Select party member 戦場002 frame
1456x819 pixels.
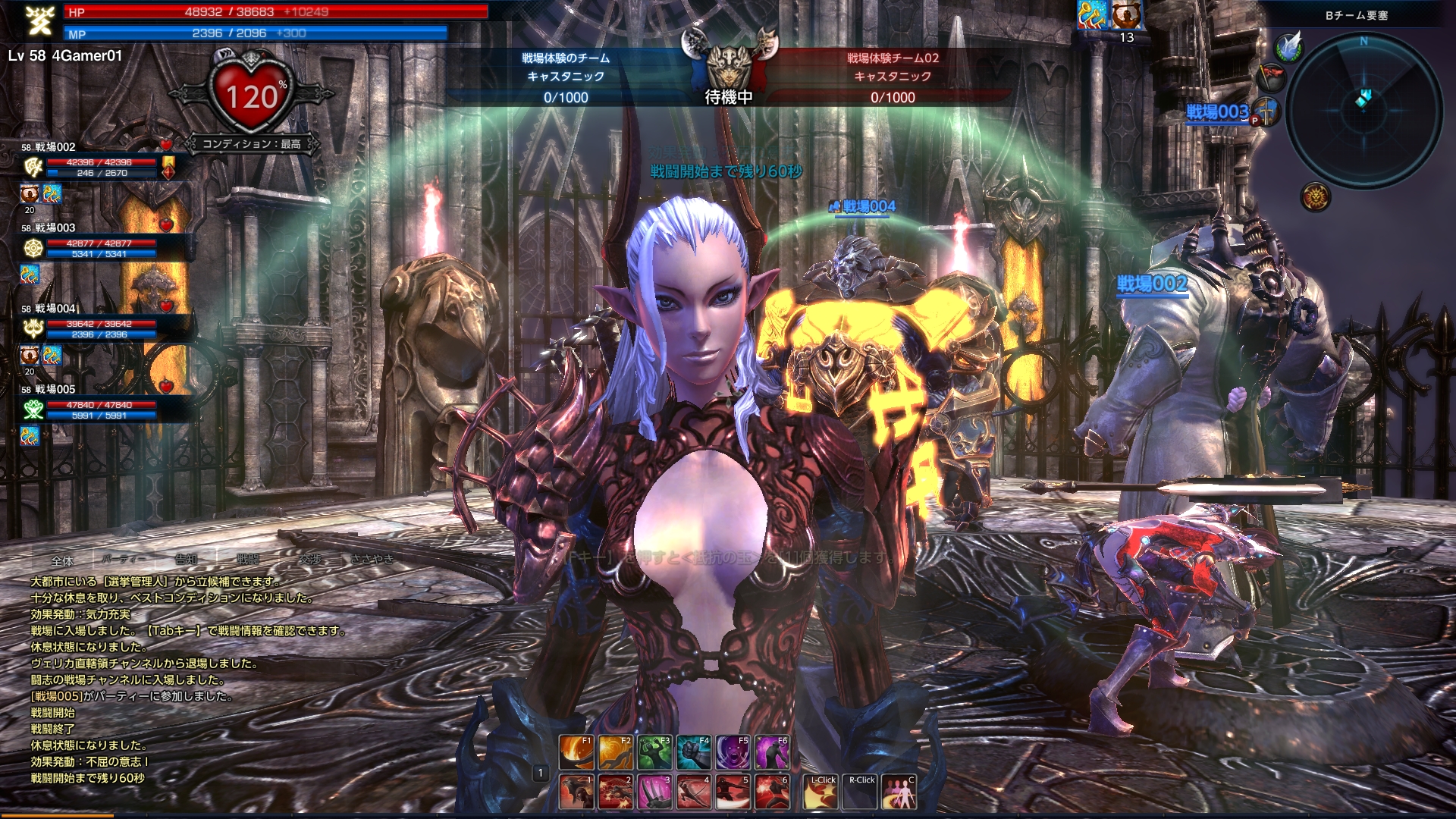pos(99,162)
